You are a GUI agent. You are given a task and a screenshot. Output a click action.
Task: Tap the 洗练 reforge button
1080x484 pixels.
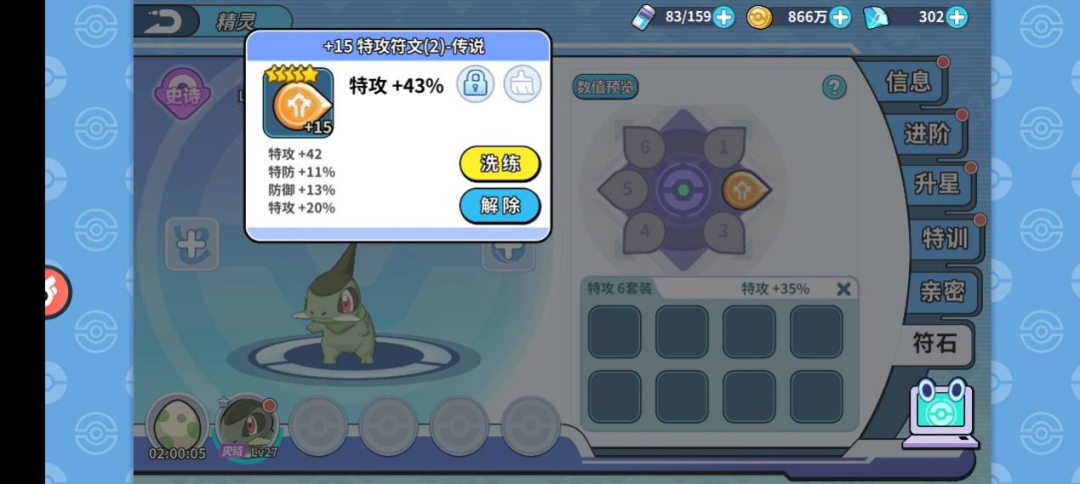click(x=500, y=164)
